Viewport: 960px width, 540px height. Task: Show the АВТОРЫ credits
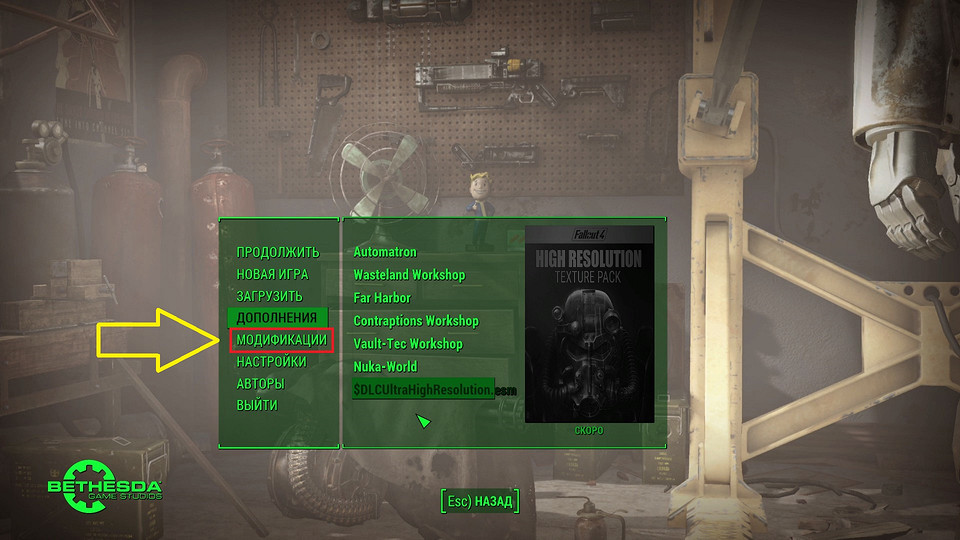(x=260, y=384)
